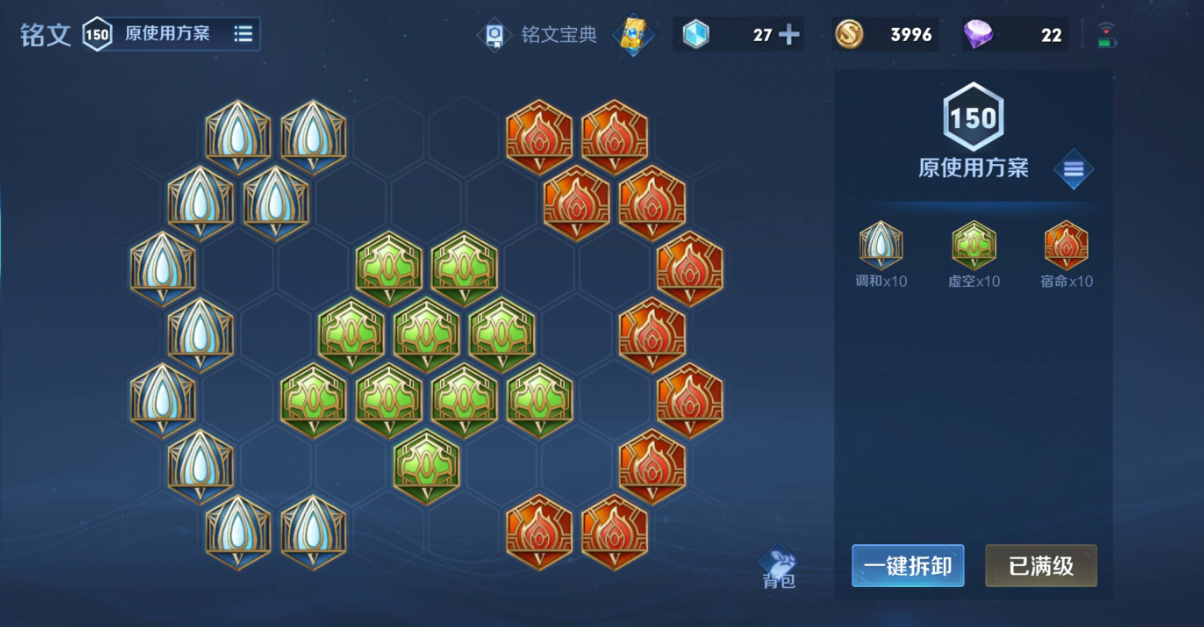Tap the purple gem currency icon

pos(978,35)
